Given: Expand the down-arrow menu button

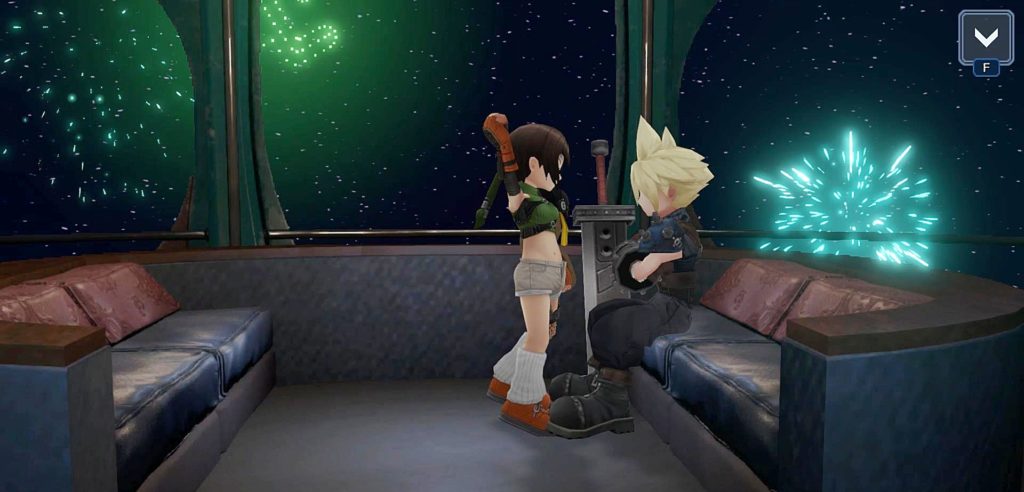Looking at the screenshot, I should [985, 38].
